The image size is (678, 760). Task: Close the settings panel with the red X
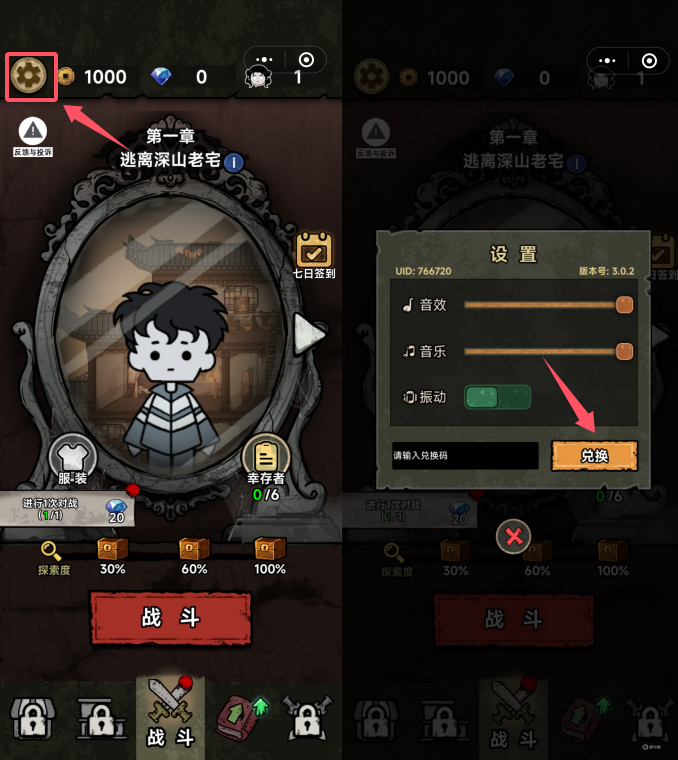514,537
